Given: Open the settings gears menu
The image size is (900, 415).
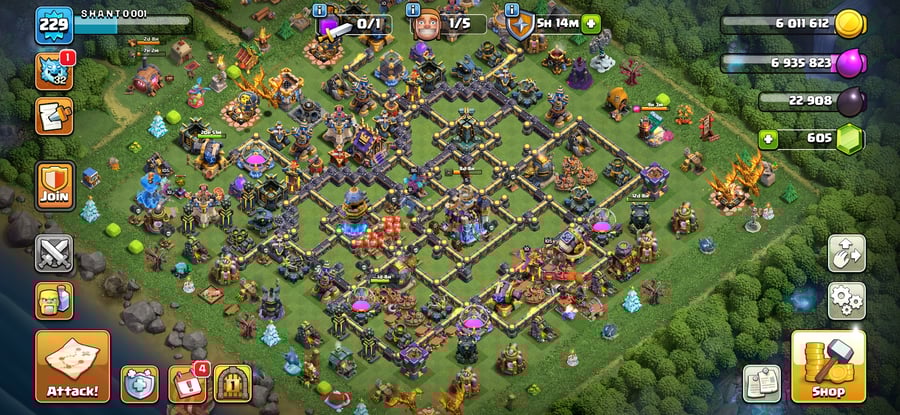Looking at the screenshot, I should pyautogui.click(x=846, y=298).
